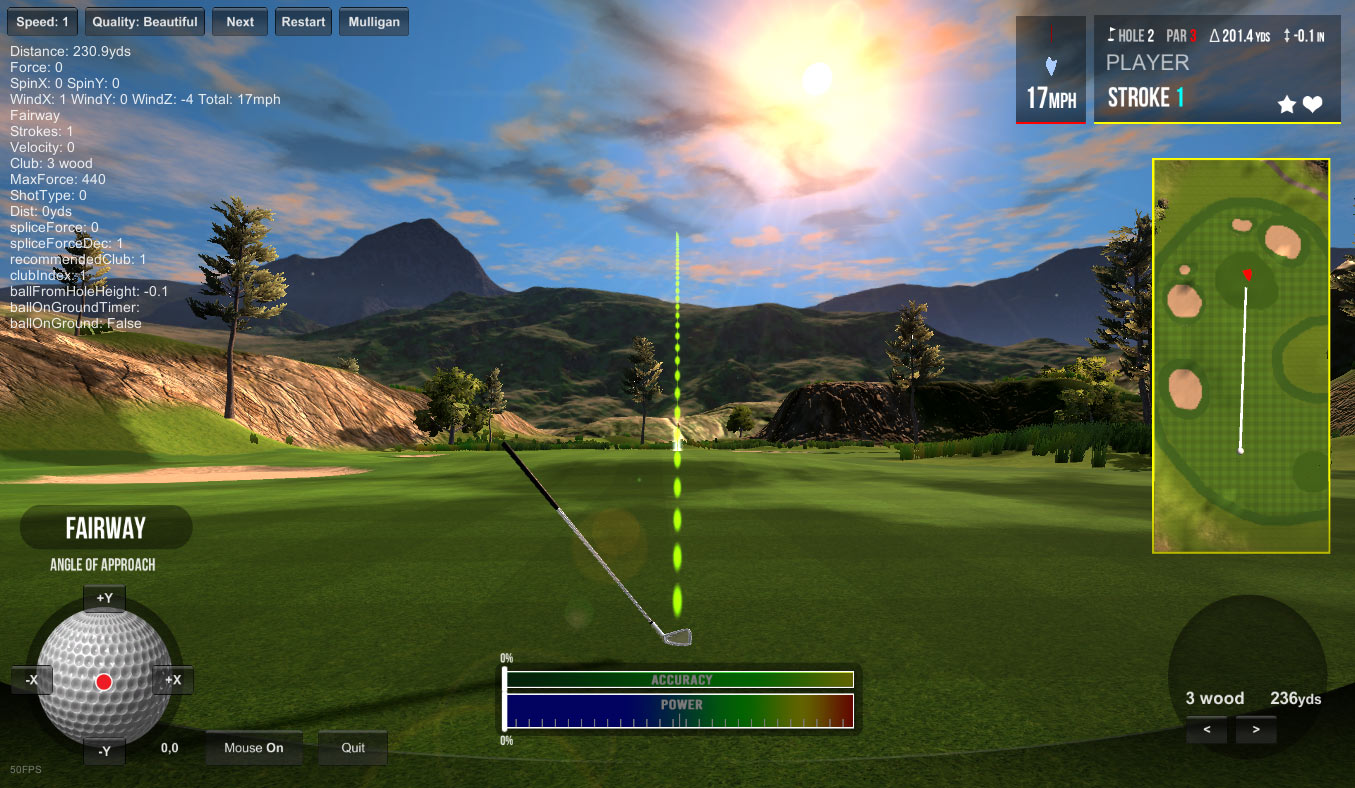The image size is (1355, 788).
Task: Change the Quality: Beautiful setting
Action: (145, 22)
